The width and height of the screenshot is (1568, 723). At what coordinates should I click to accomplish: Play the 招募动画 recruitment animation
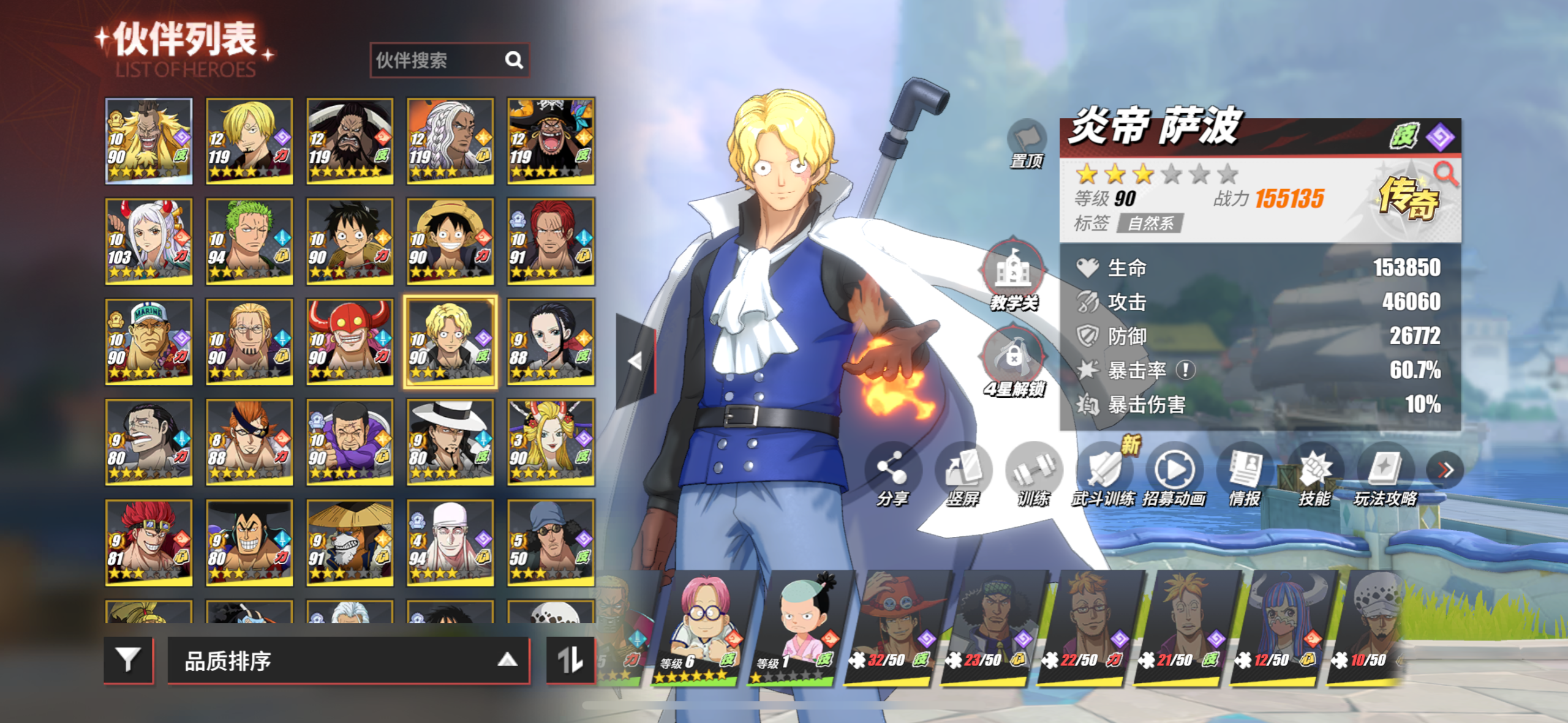tap(1174, 474)
